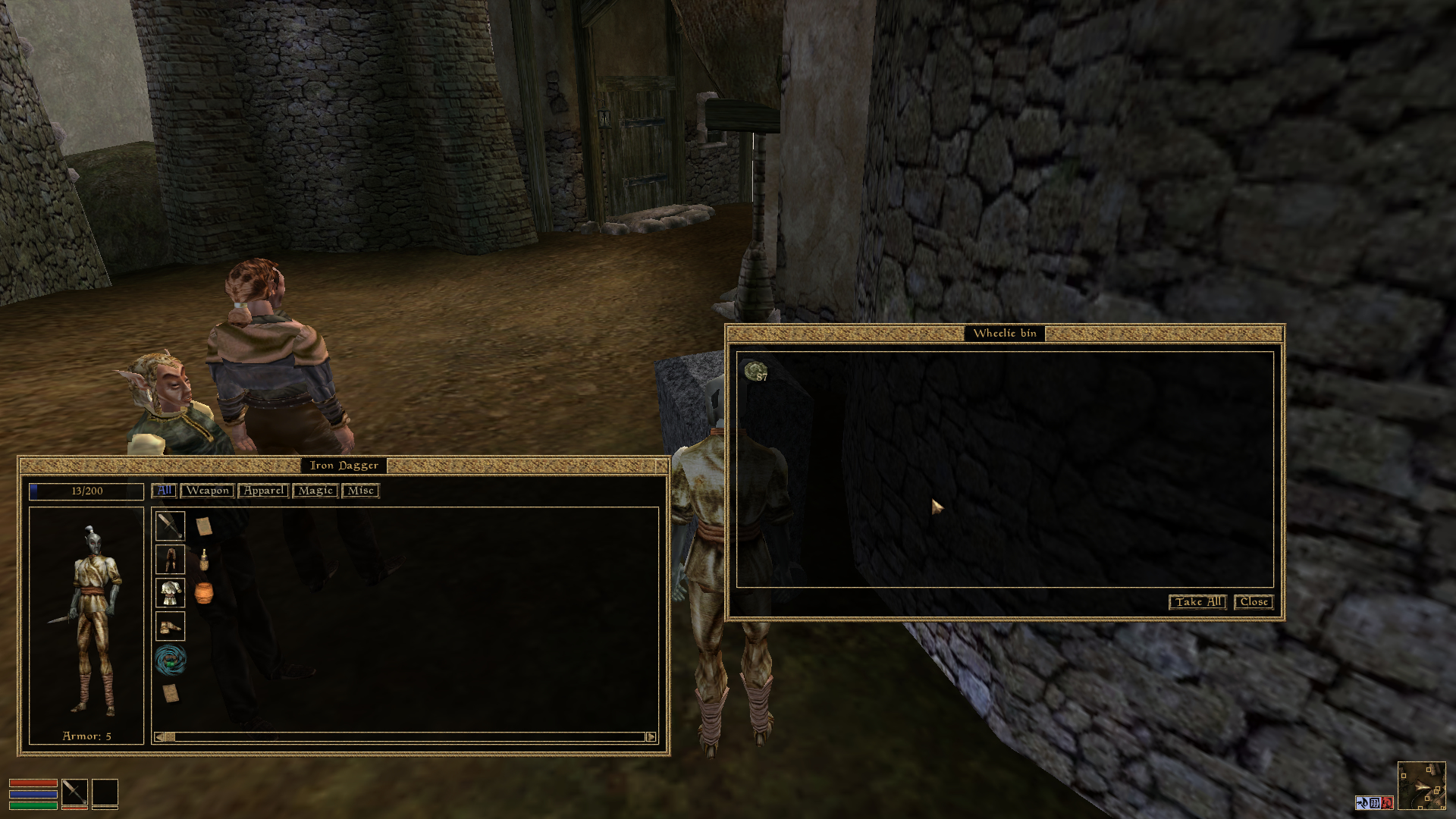Choose the blue swirl enchanted item
This screenshot has width=1456, height=819.
tap(170, 660)
